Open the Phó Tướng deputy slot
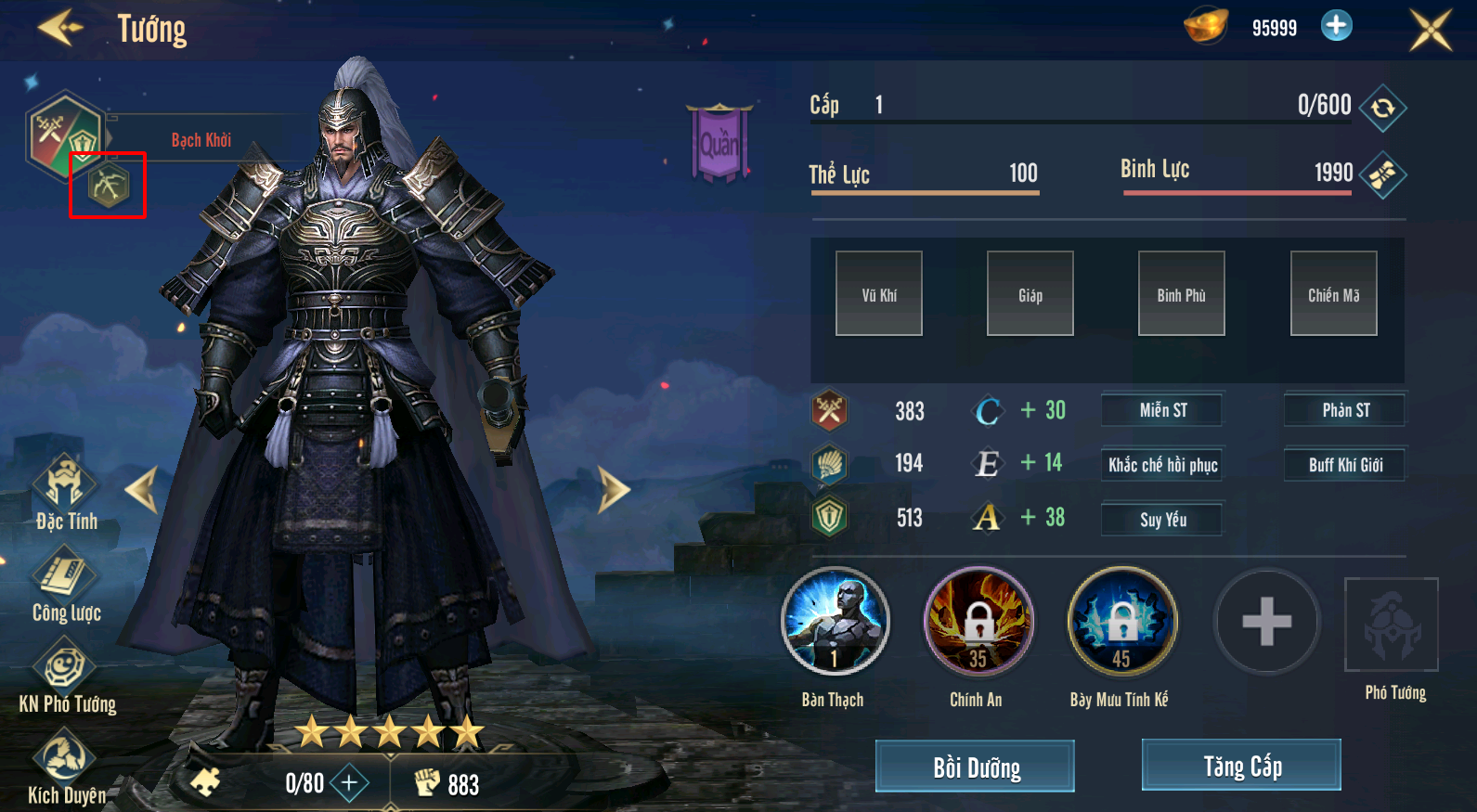 pos(1391,625)
